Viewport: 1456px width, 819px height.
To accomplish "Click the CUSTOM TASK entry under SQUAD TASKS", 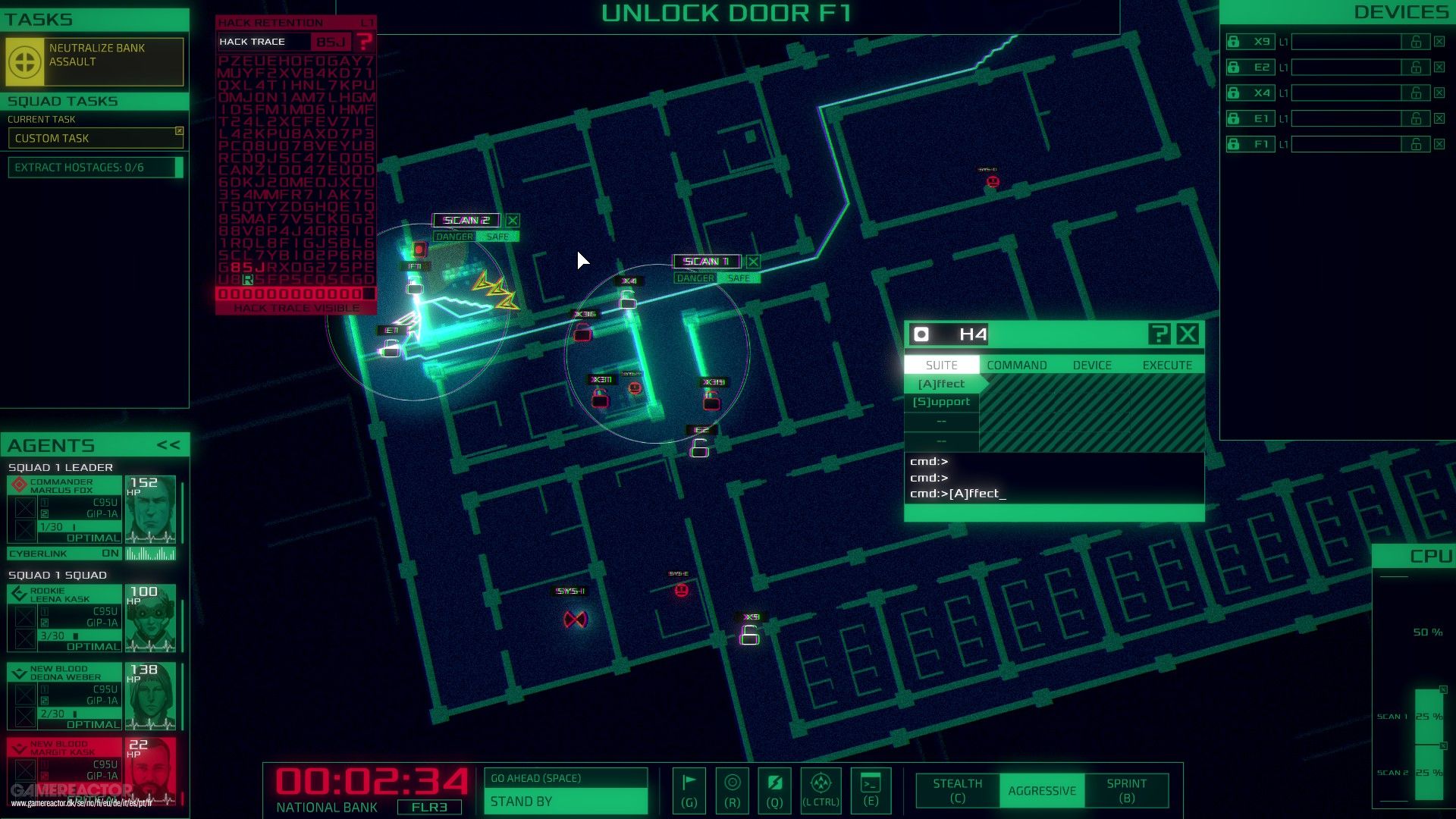I will click(53, 138).
